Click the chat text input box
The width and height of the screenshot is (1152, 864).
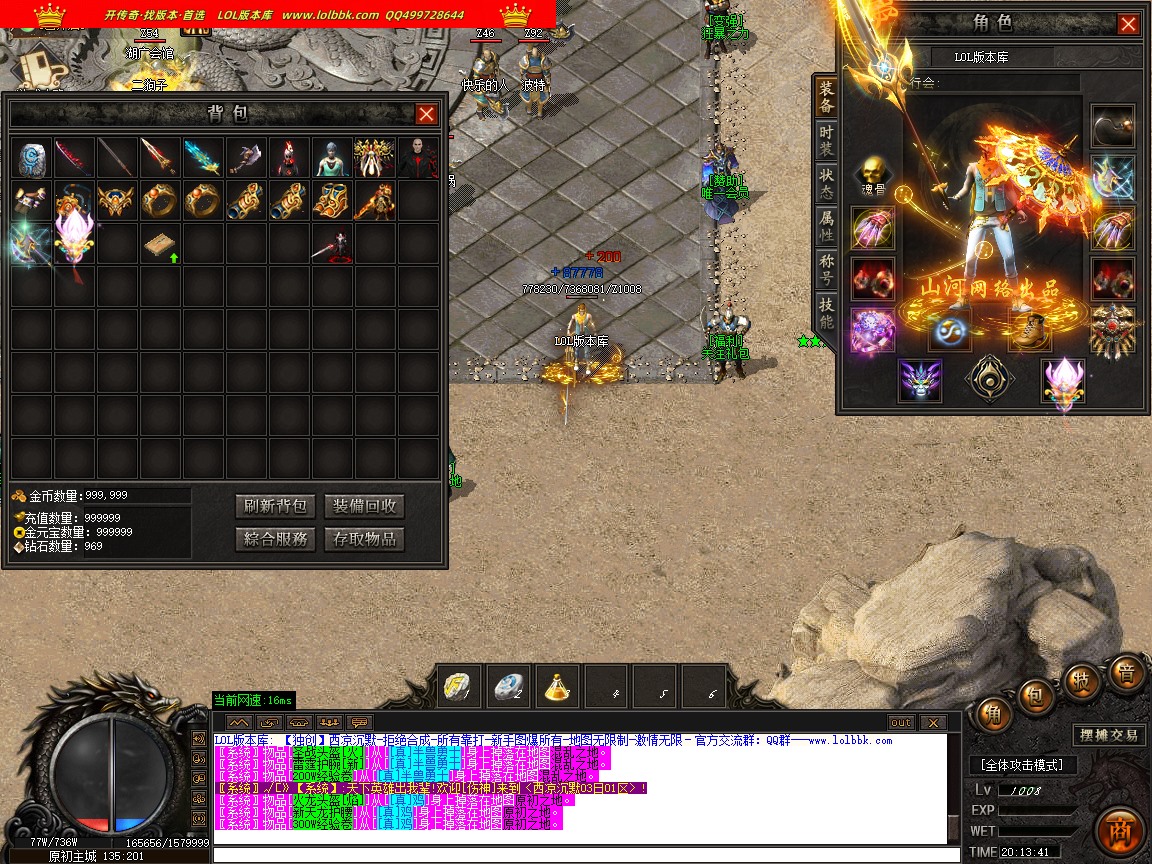(580, 854)
